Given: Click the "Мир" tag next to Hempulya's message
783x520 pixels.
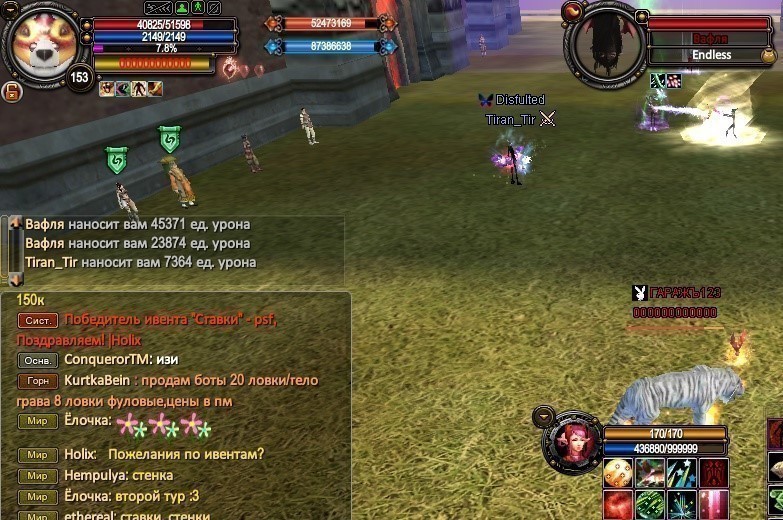Looking at the screenshot, I should pos(37,476).
